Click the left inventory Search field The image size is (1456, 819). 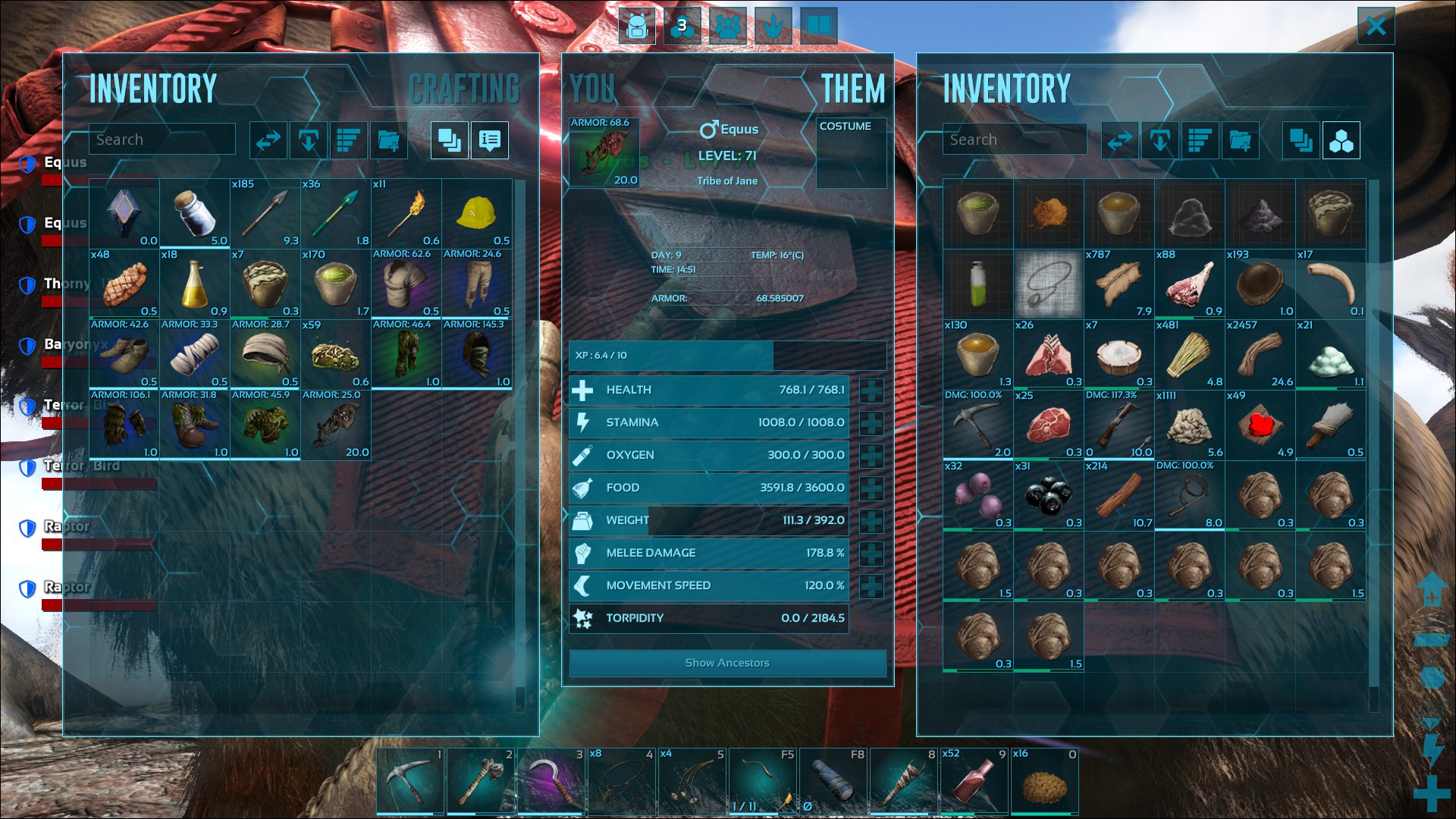(x=162, y=140)
